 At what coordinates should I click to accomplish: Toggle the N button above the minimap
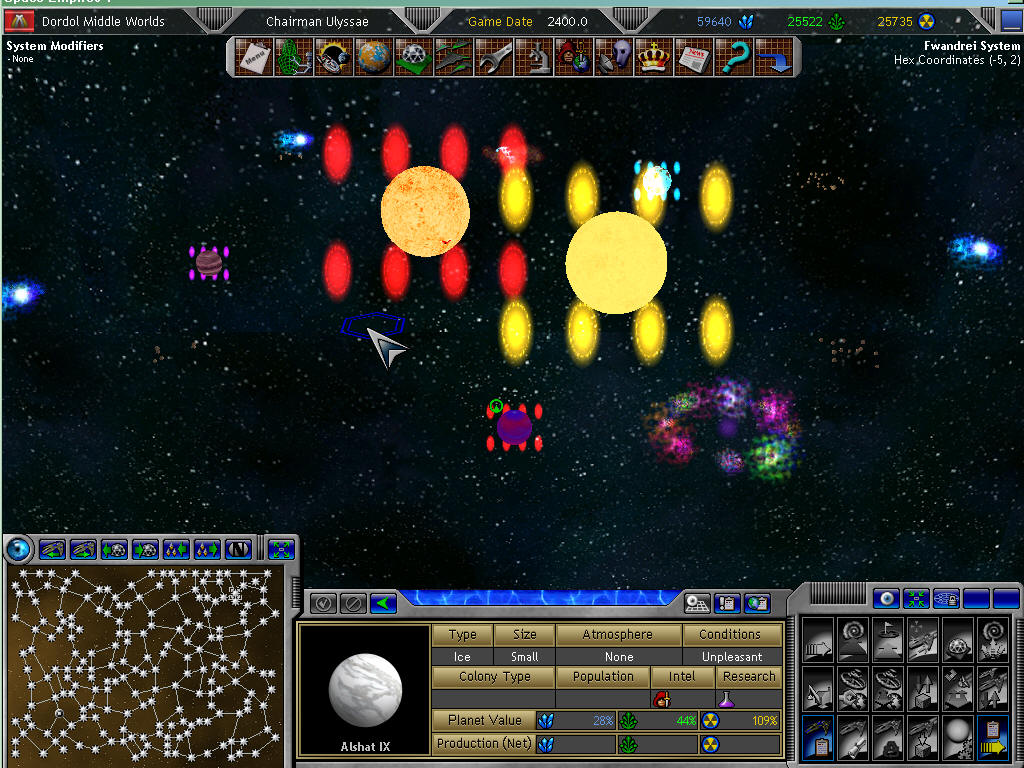(x=237, y=549)
